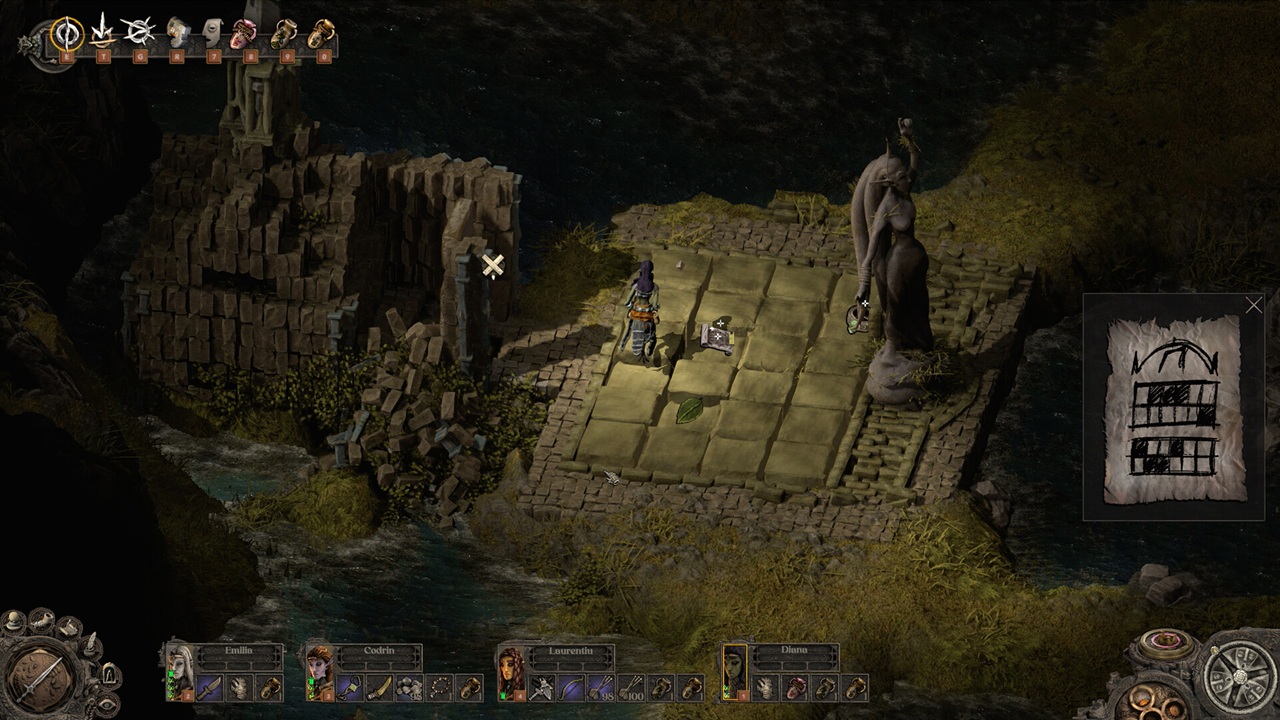Select Laurentiu's character portrait
This screenshot has height=720, width=1280.
[x=512, y=671]
